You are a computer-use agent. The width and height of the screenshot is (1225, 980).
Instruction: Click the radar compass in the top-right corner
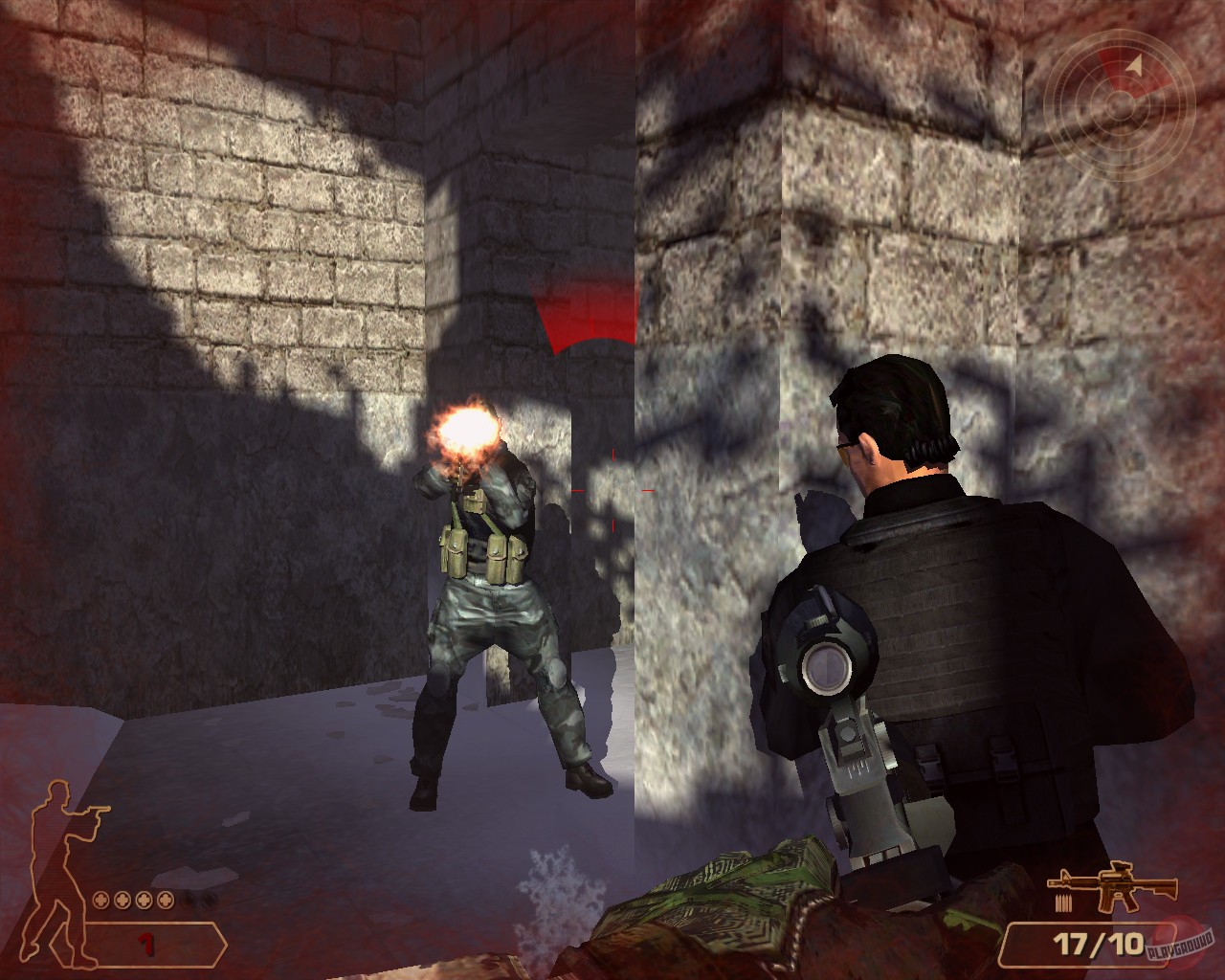pyautogui.click(x=1121, y=105)
